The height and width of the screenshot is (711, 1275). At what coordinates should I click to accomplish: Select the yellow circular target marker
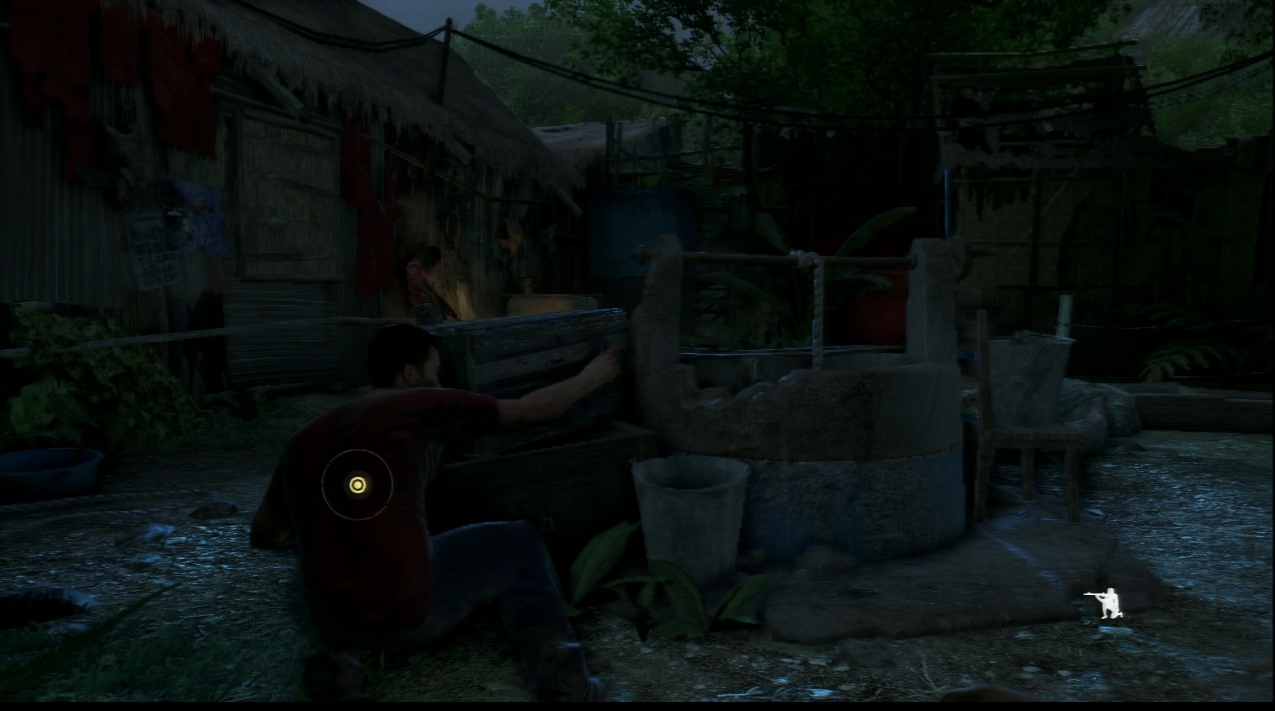click(357, 485)
